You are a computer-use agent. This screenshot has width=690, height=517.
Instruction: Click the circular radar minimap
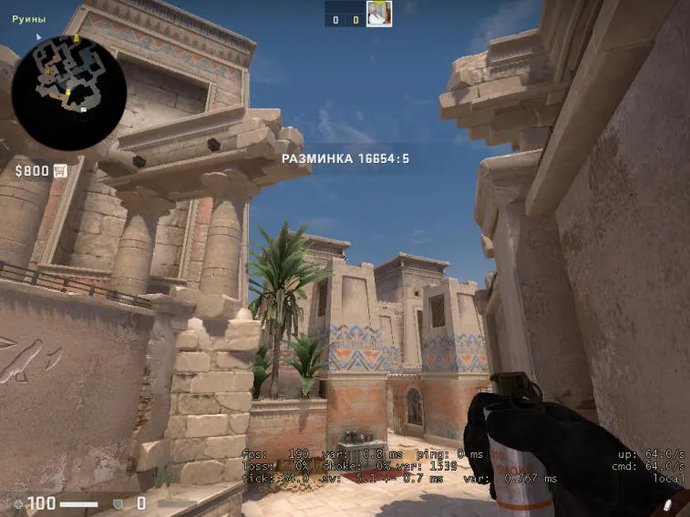[68, 92]
